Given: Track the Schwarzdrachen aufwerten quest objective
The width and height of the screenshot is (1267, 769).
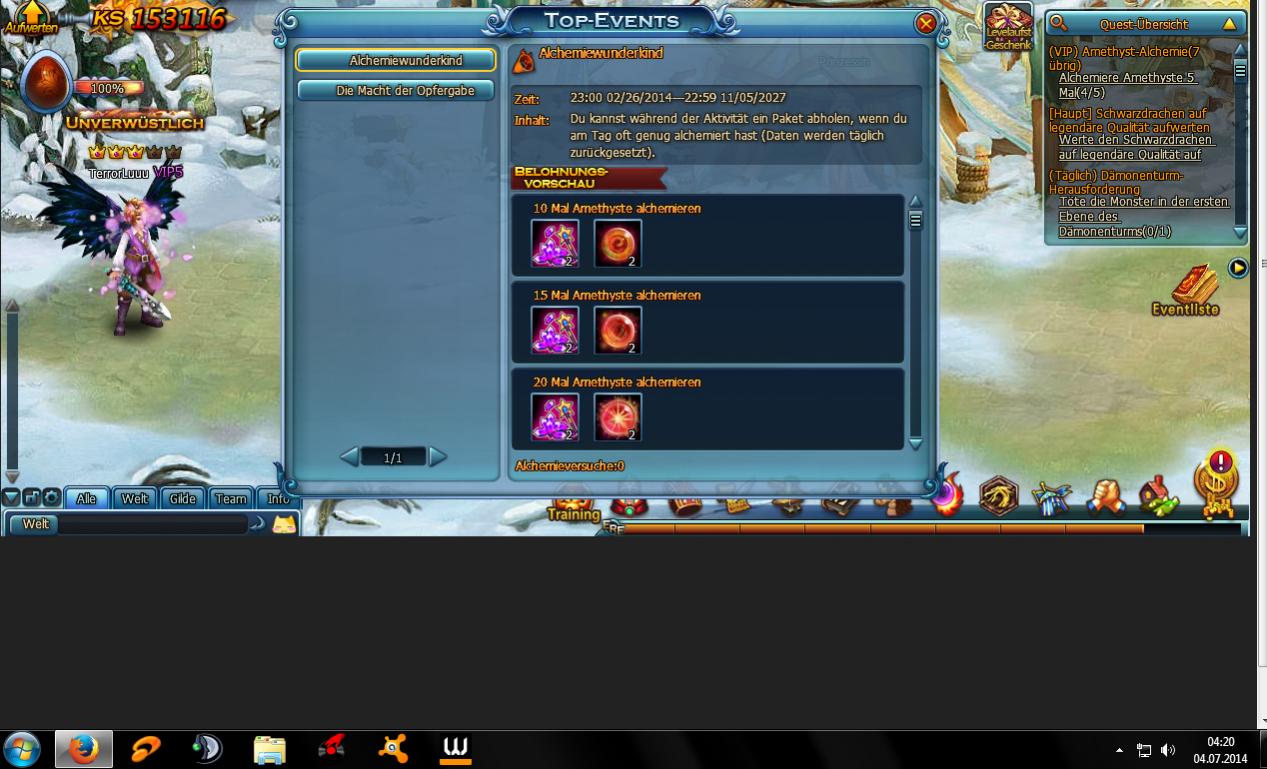Looking at the screenshot, I should coord(1136,148).
